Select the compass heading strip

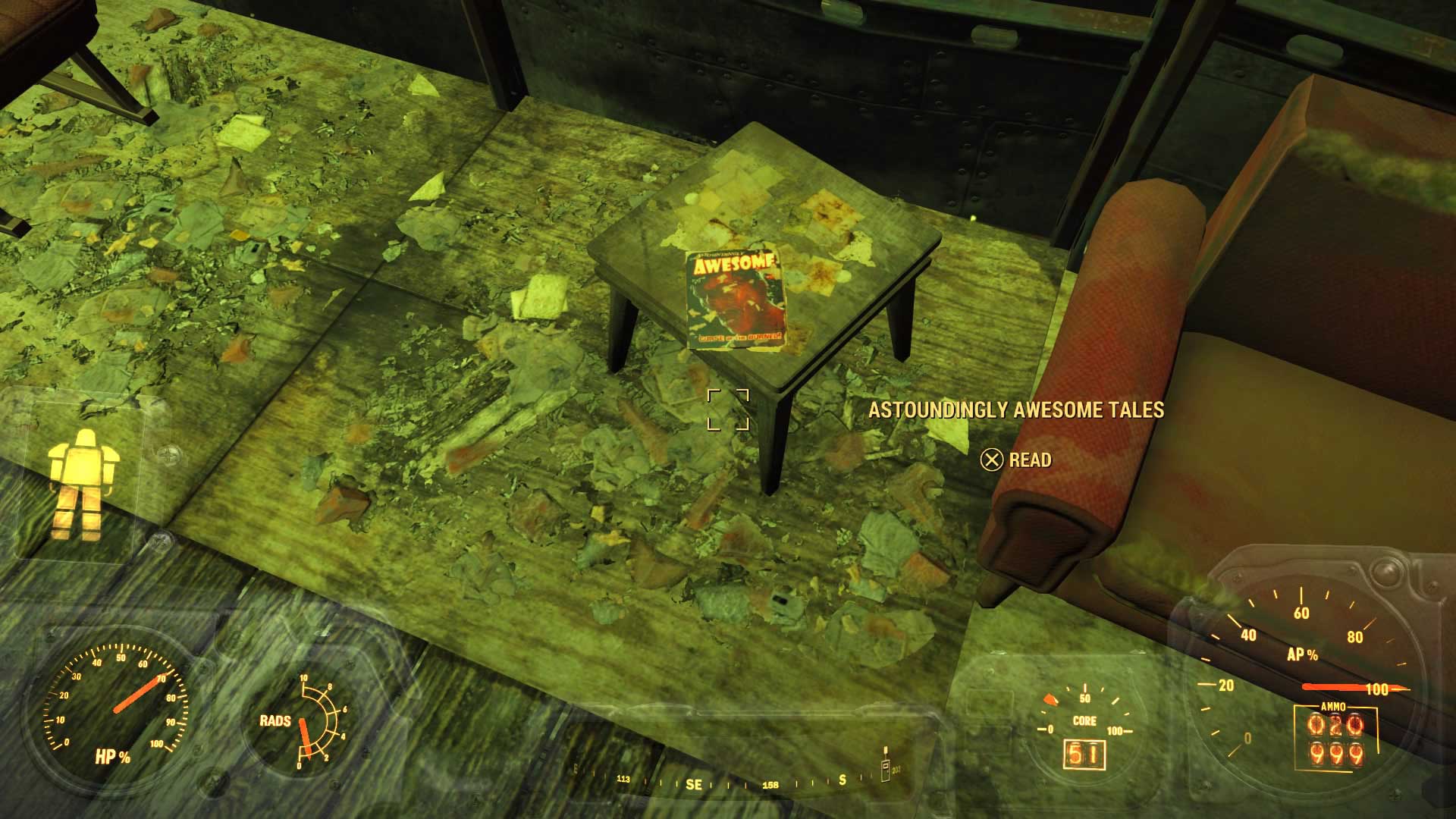click(x=732, y=783)
